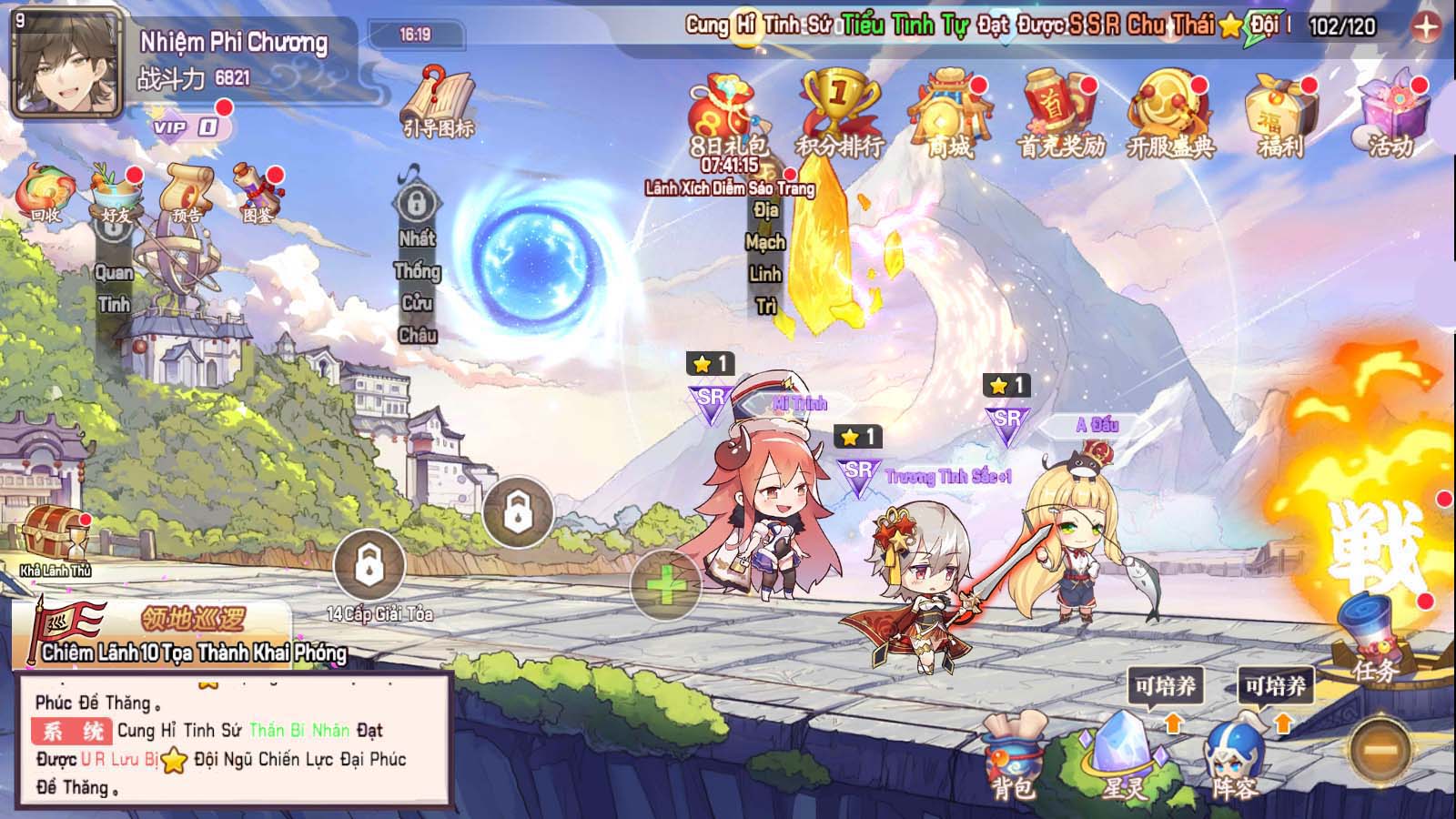Open the 图鉴 codex
The image size is (1456, 819).
pos(258,191)
